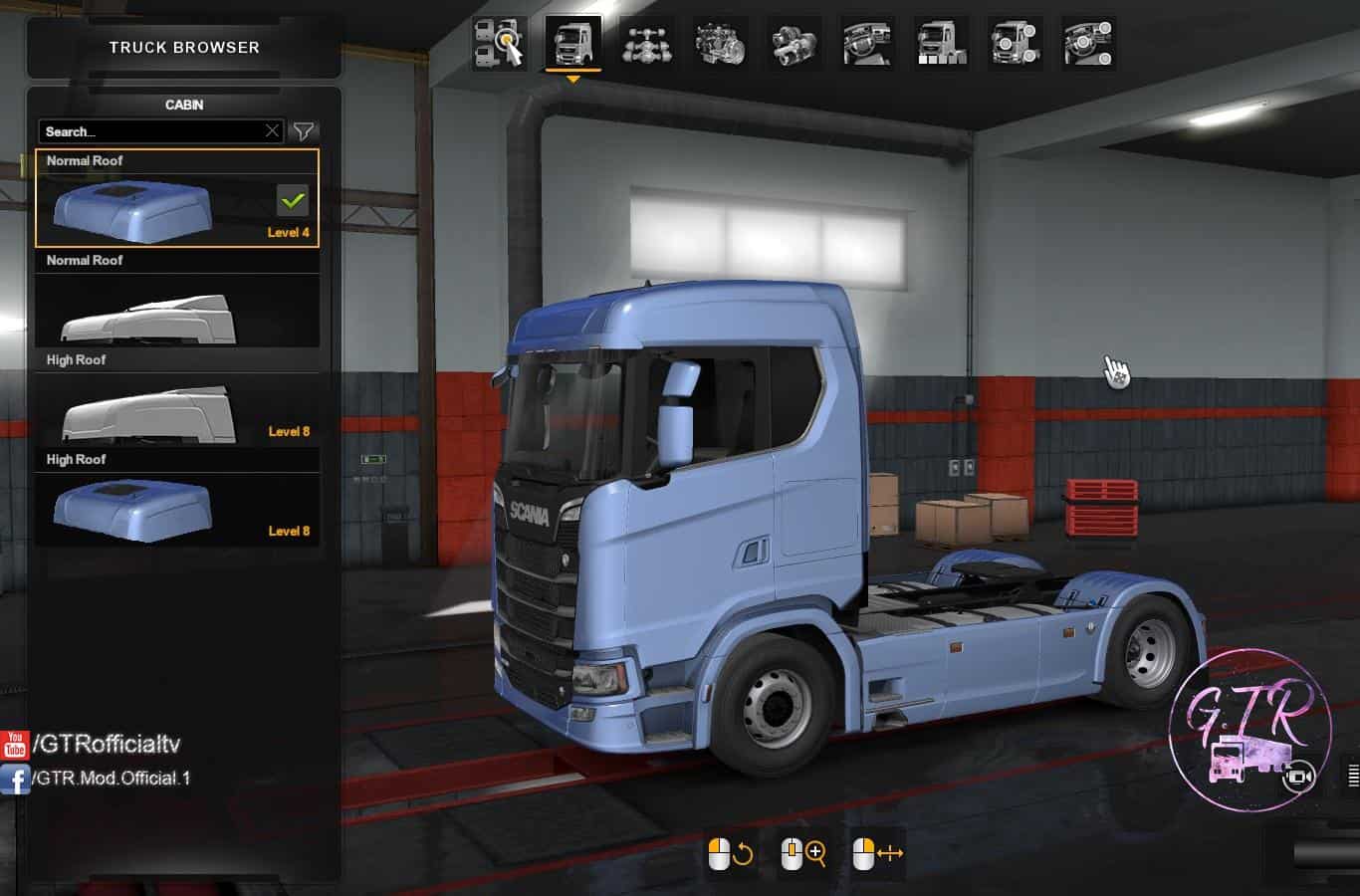Clear the search box with the X
The image size is (1360, 896).
272,131
